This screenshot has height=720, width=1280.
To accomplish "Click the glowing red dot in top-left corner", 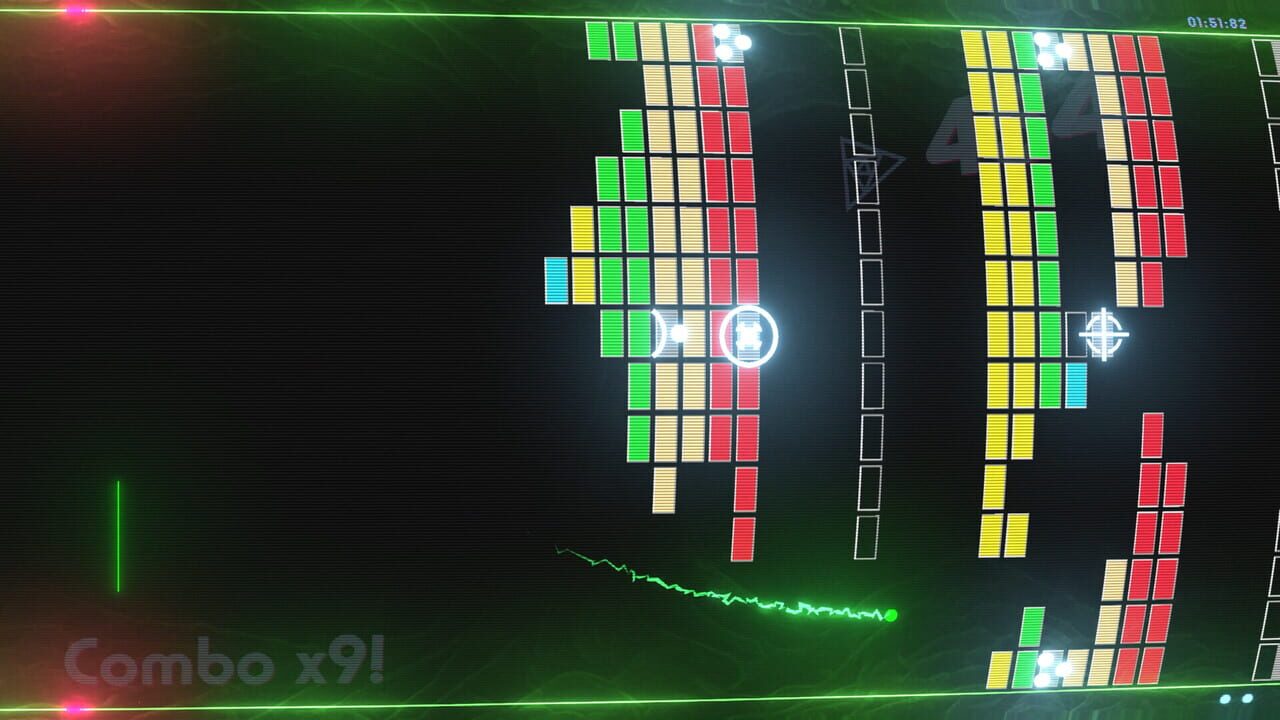I will pyautogui.click(x=72, y=10).
